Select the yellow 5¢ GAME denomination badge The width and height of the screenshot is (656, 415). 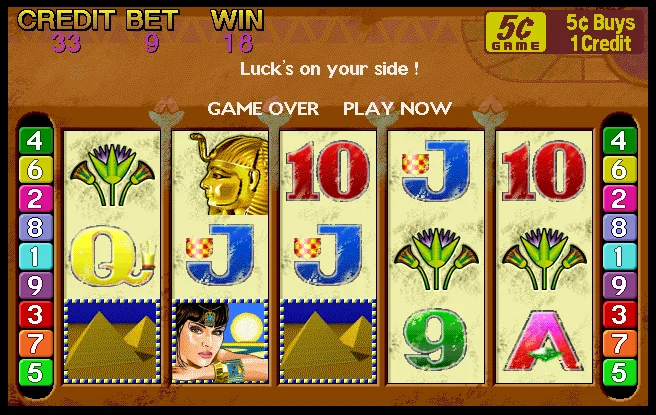click(x=516, y=32)
